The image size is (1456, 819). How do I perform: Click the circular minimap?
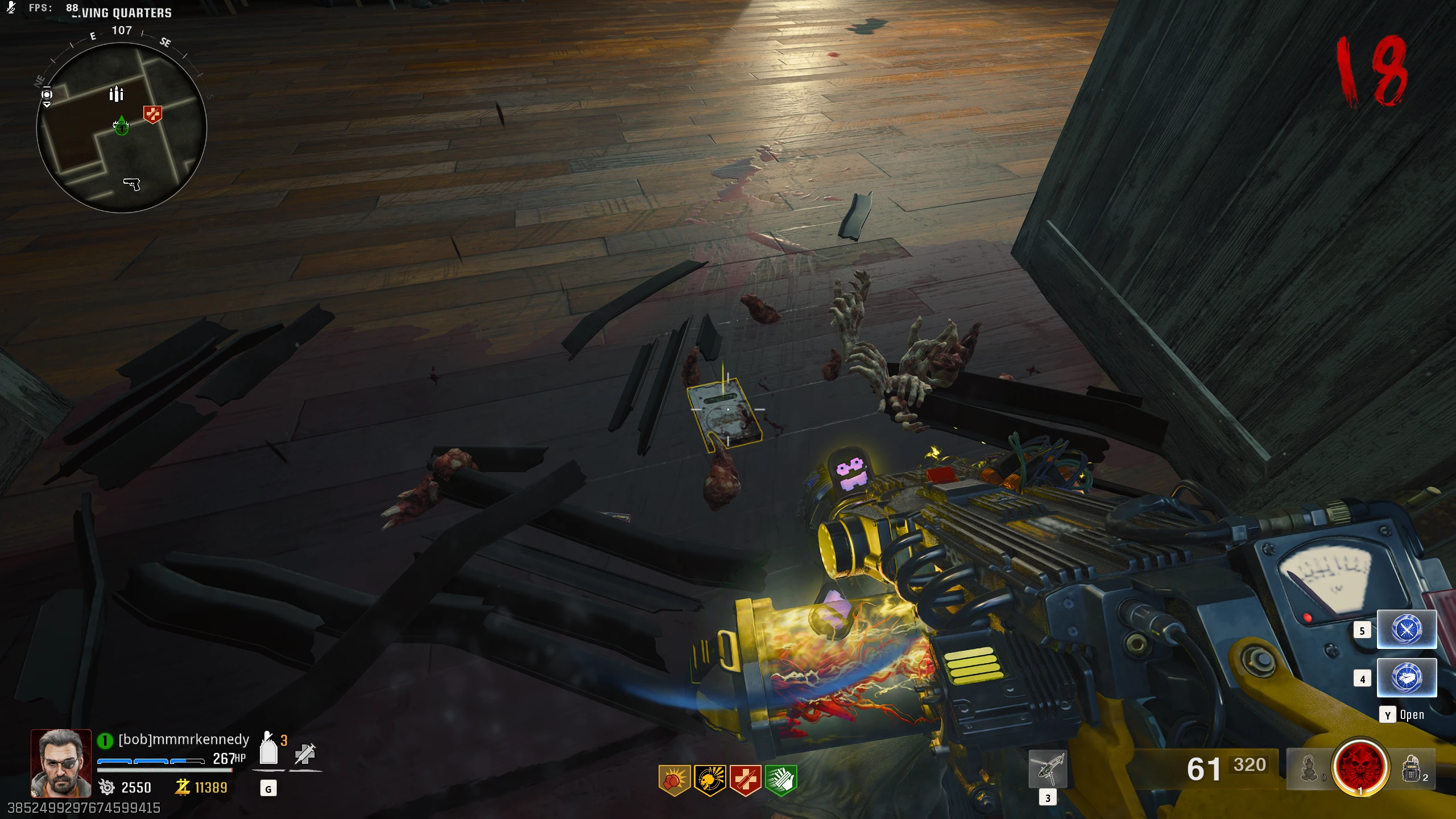click(x=121, y=127)
